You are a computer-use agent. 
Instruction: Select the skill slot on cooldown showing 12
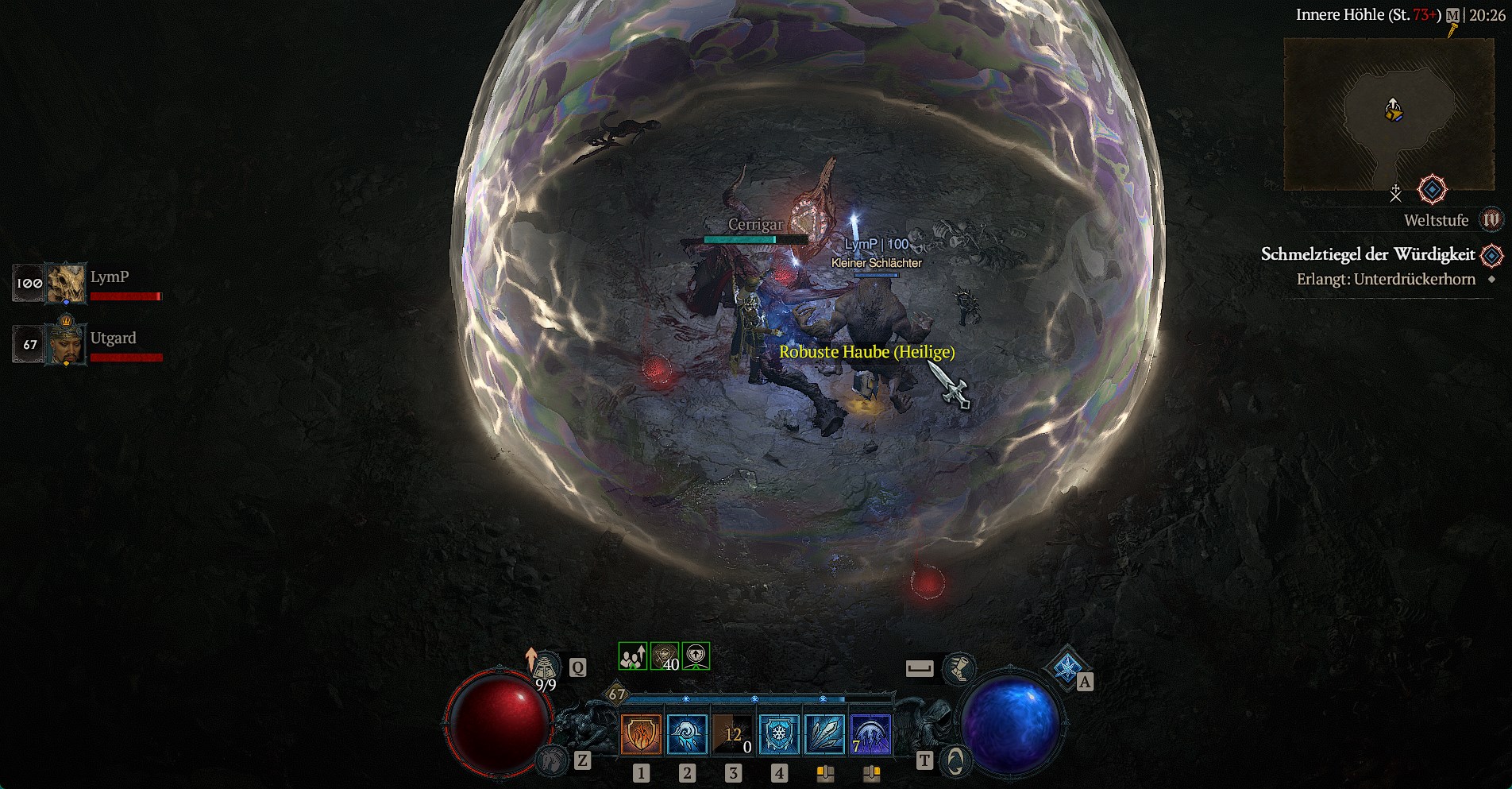pyautogui.click(x=733, y=733)
